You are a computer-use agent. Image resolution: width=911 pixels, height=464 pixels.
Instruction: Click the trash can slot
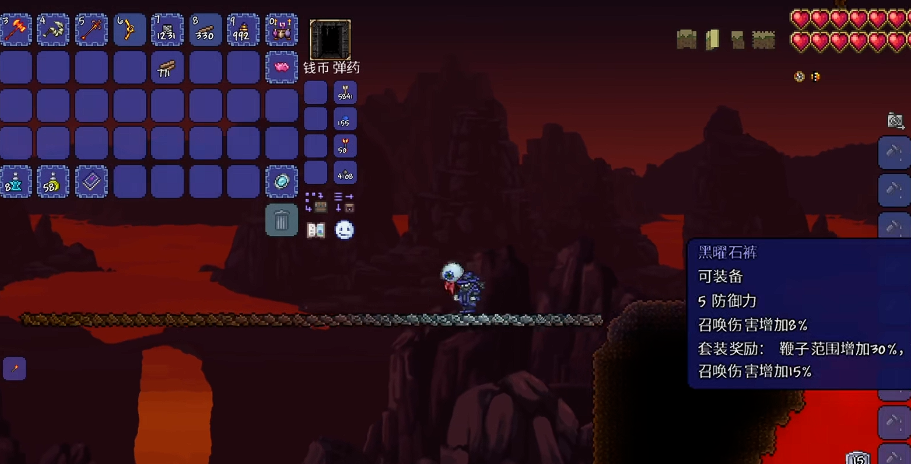(x=281, y=220)
